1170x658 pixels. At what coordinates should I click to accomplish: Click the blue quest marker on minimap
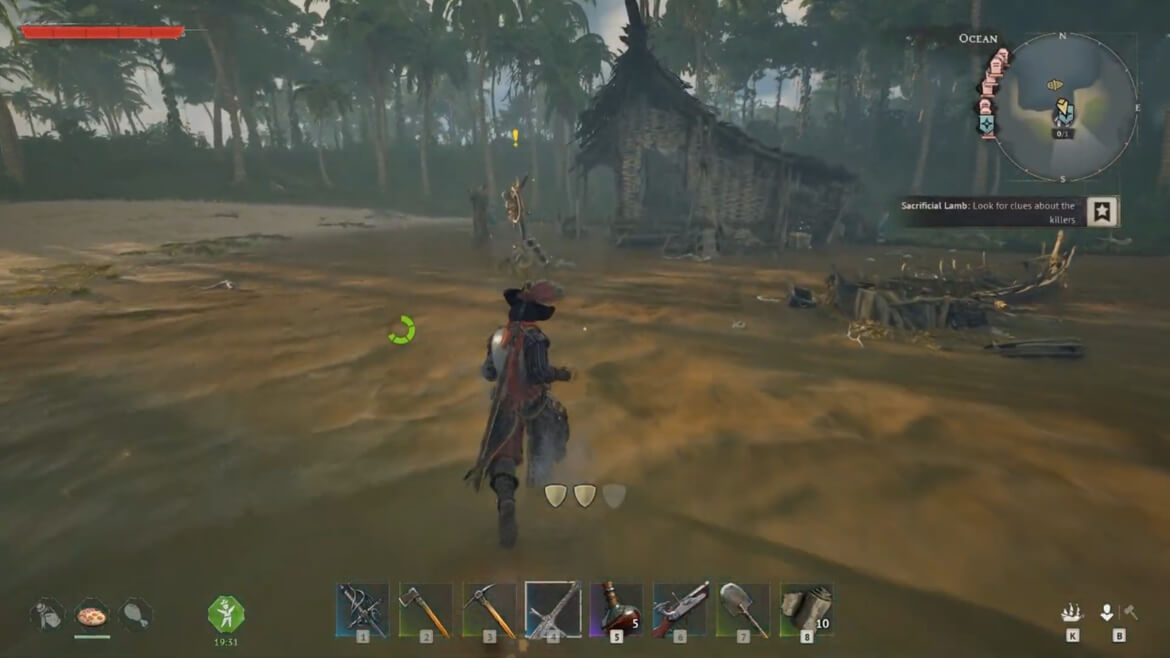1064,113
